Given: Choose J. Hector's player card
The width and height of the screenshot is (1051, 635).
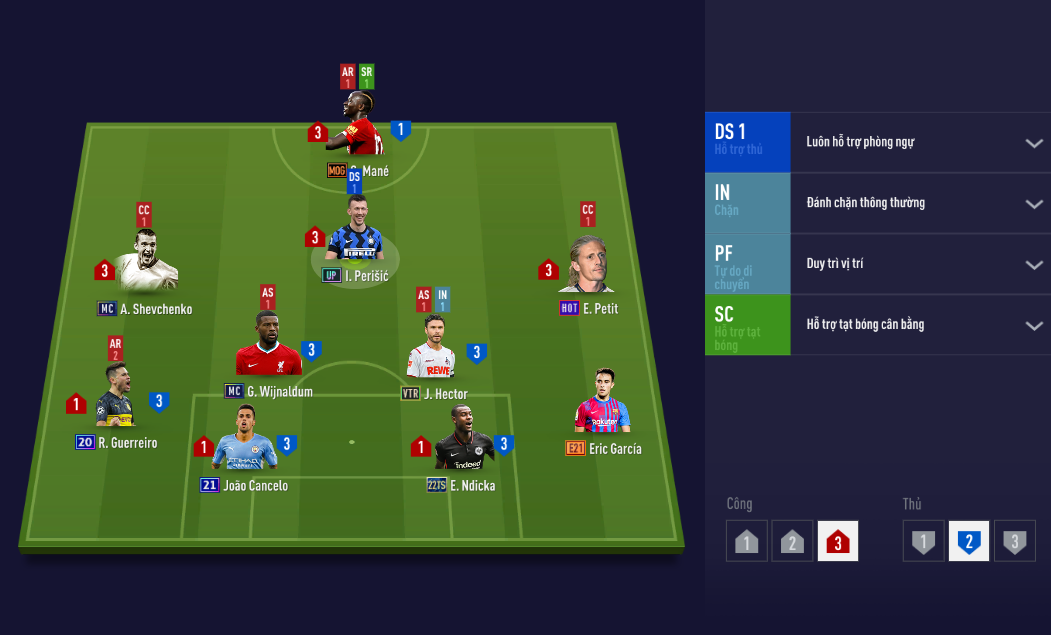Looking at the screenshot, I should pyautogui.click(x=432, y=349).
